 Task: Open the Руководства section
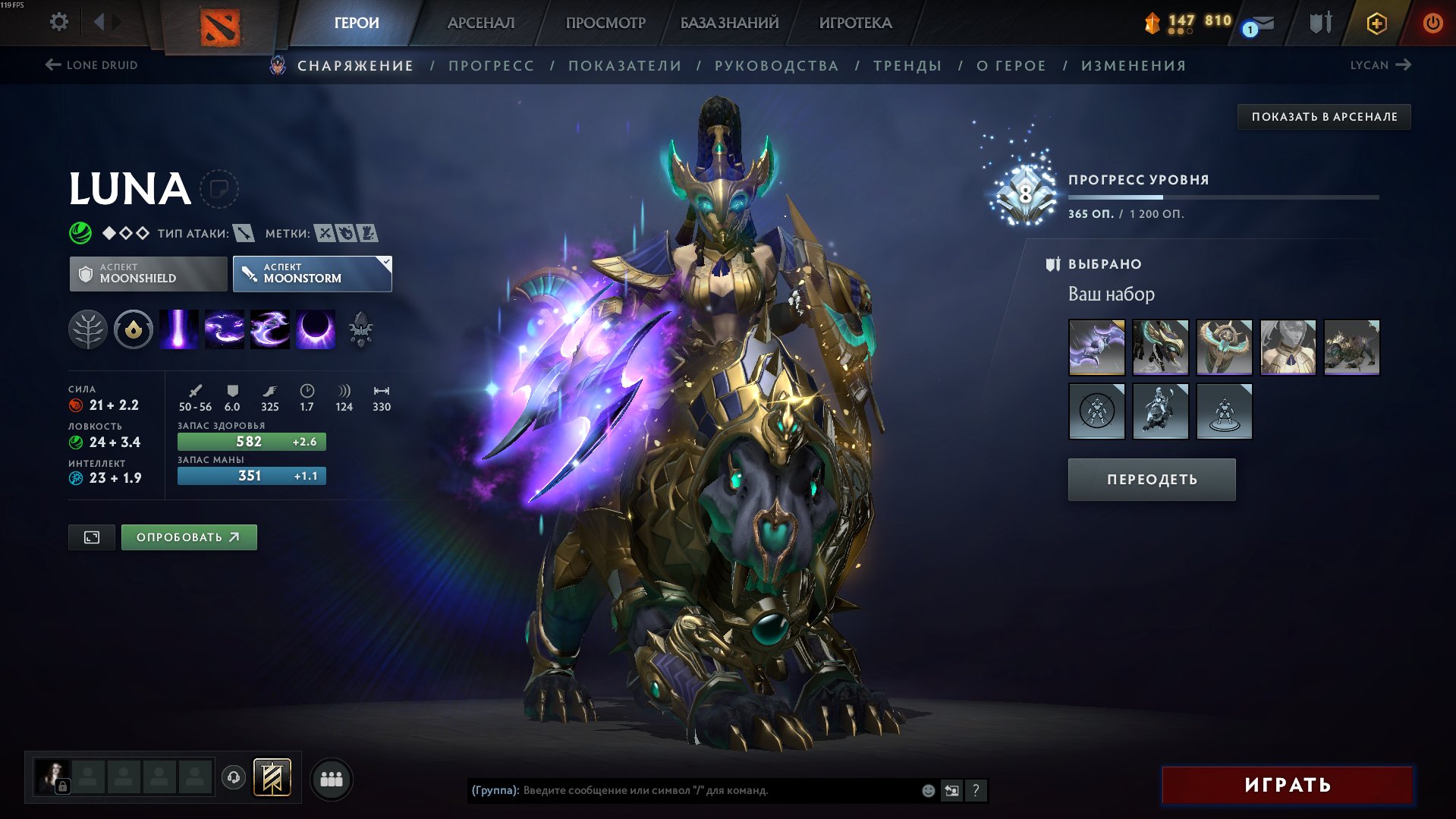[776, 66]
